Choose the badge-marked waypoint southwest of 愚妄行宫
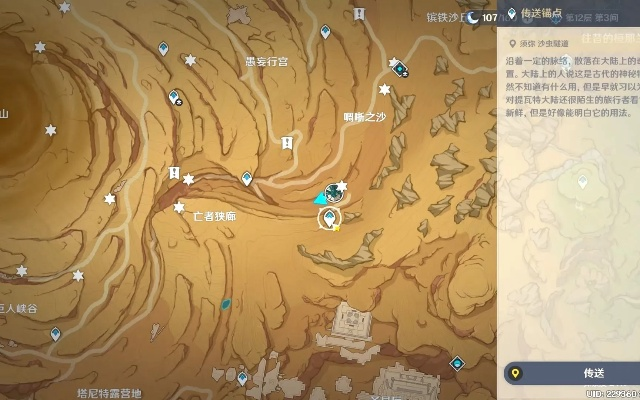Image resolution: width=640 pixels, height=400 pixels. [176, 97]
